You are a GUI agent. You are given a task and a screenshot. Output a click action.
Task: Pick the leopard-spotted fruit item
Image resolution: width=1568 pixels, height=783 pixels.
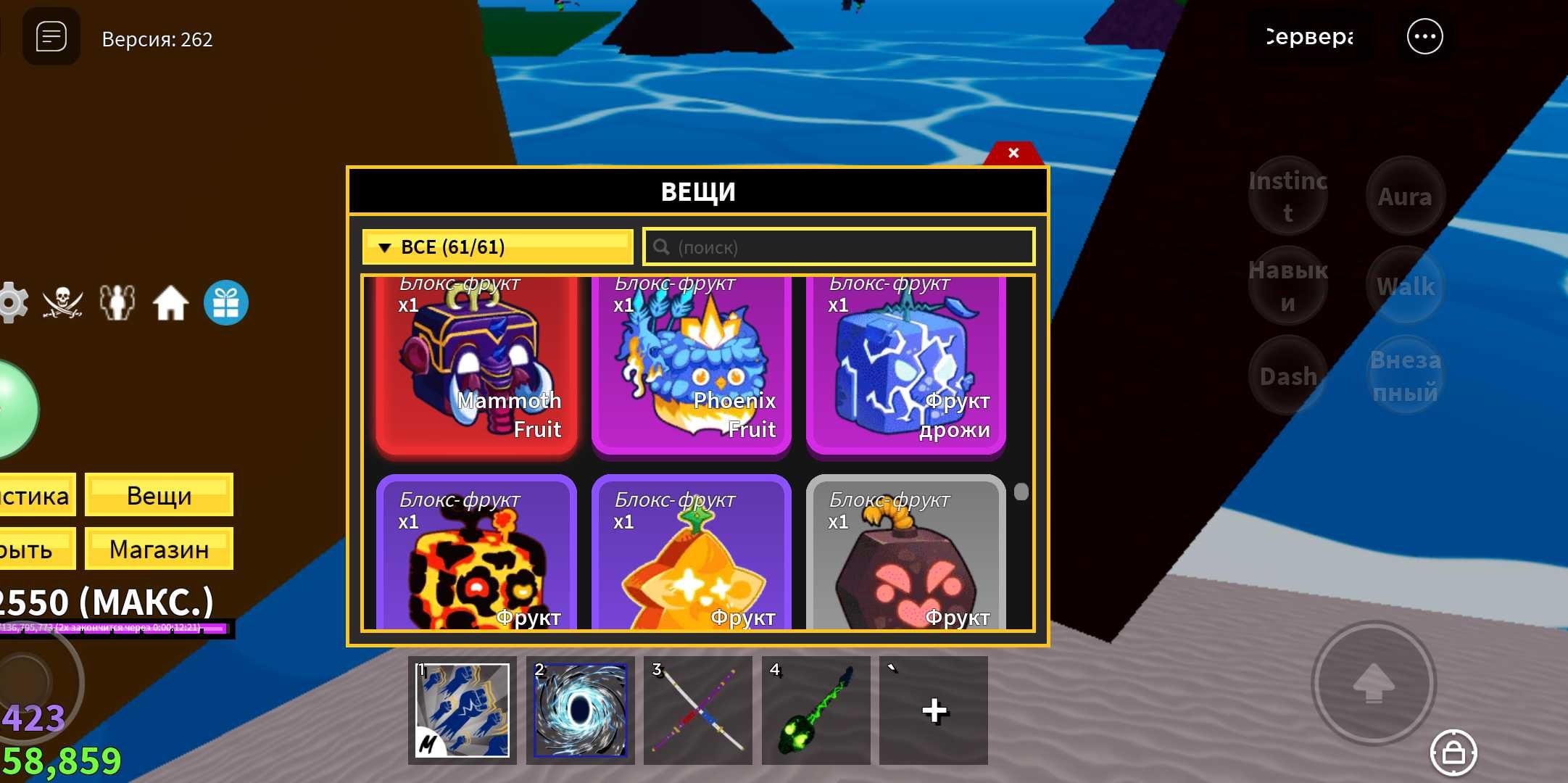(x=476, y=555)
